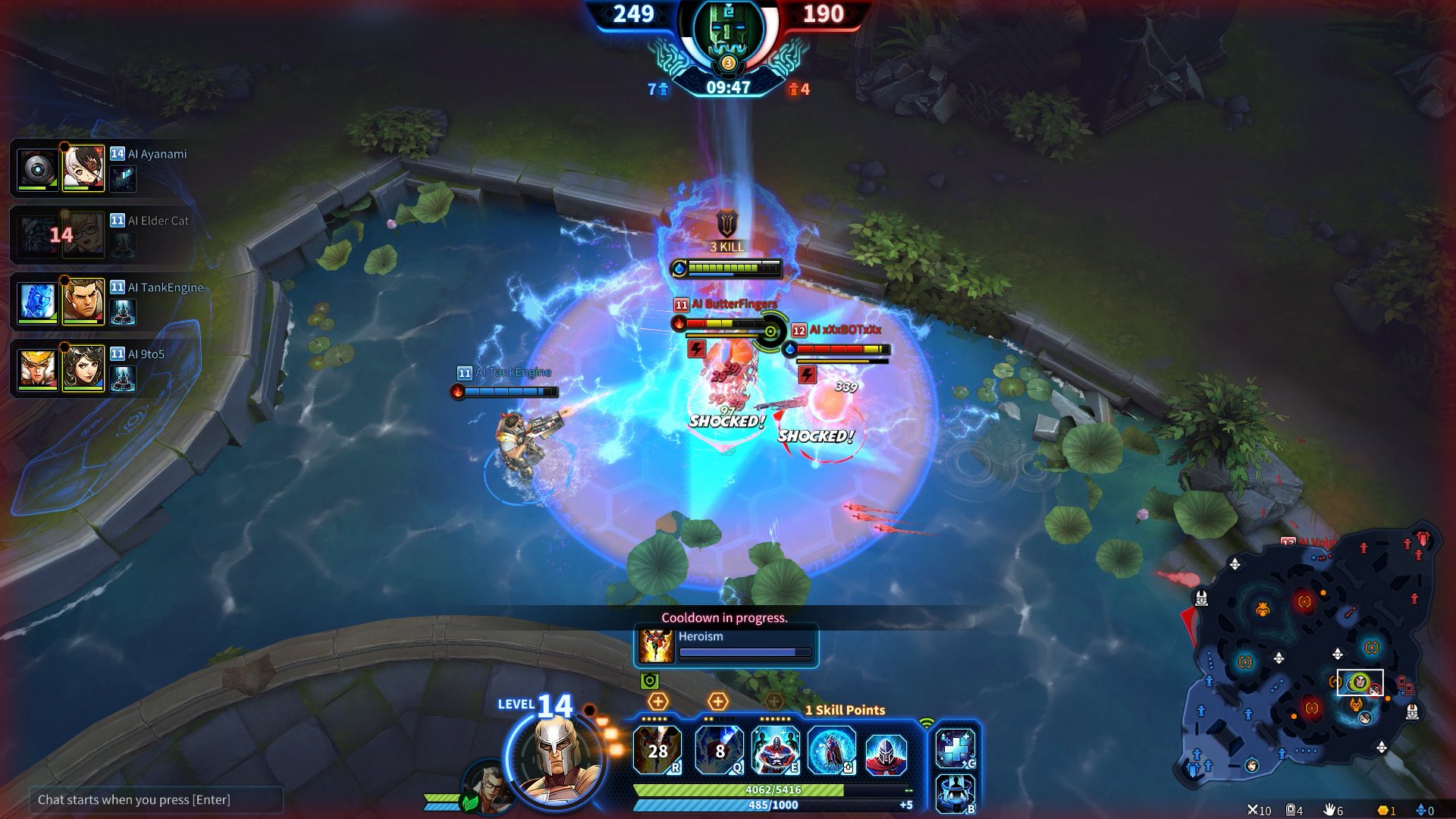This screenshot has width=1456, height=819.
Task: Level up the R skill with plus button
Action: 657,701
